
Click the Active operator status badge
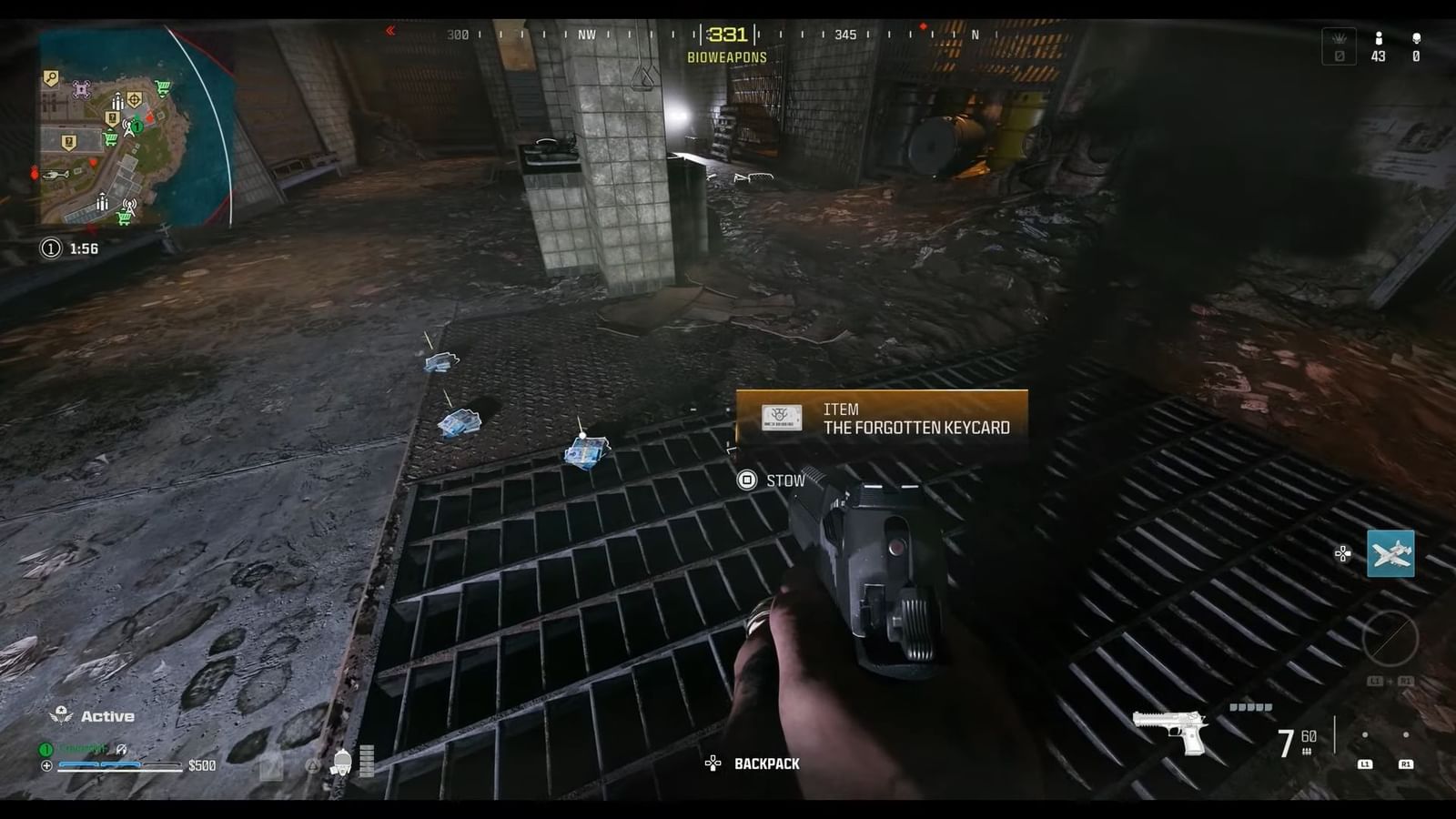[x=91, y=716]
